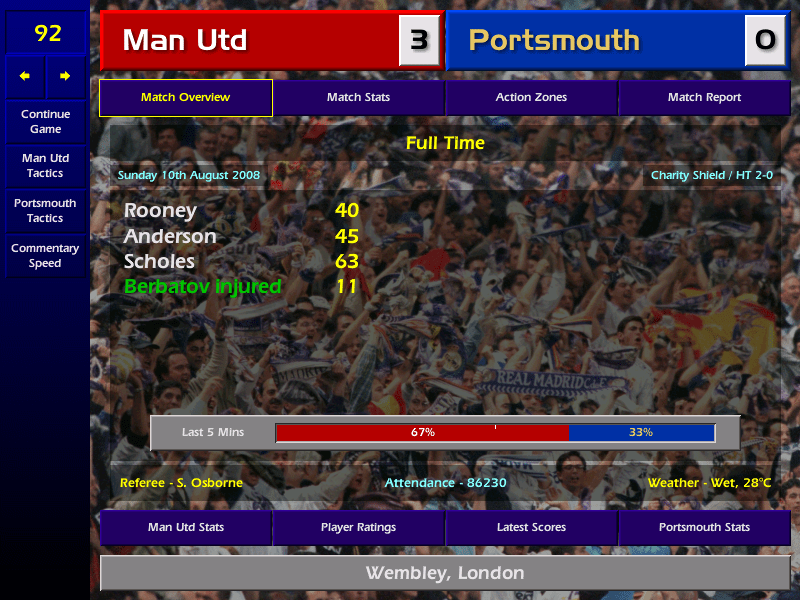
Task: Choose the Scholes goal entry
Action: pyautogui.click(x=160, y=262)
